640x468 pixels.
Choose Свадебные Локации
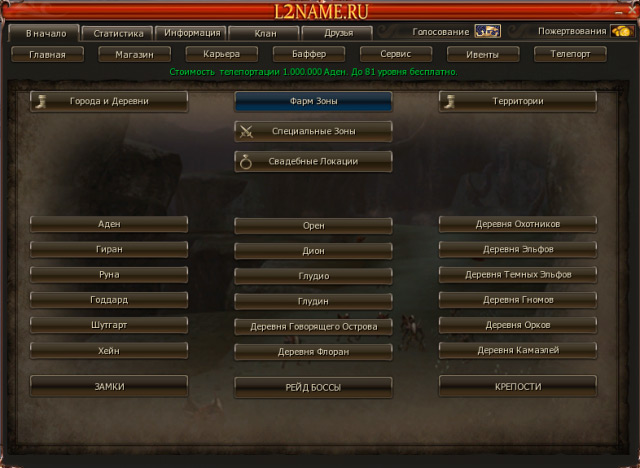point(313,160)
